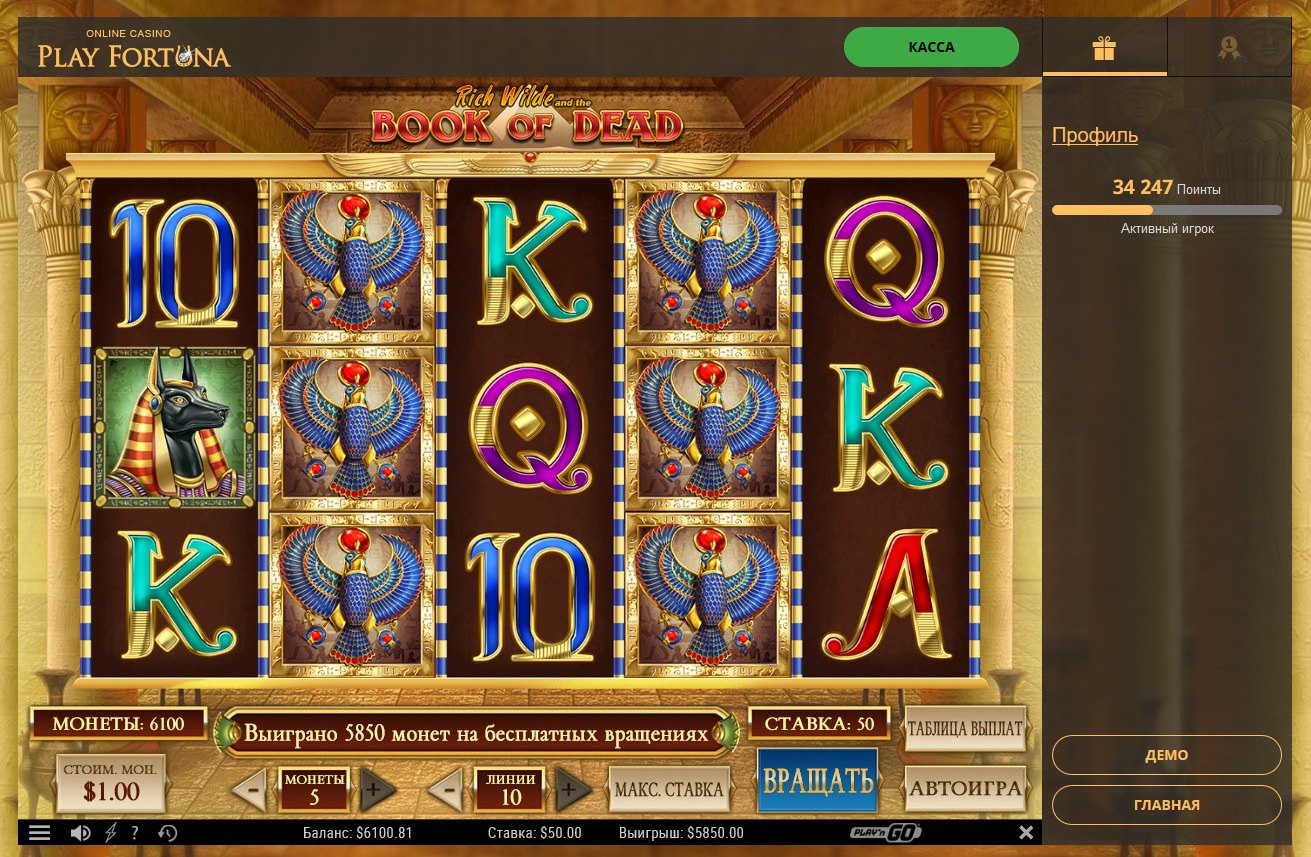Image resolution: width=1311 pixels, height=857 pixels.
Task: Toggle the lightning bolt quick spin
Action: tap(110, 832)
